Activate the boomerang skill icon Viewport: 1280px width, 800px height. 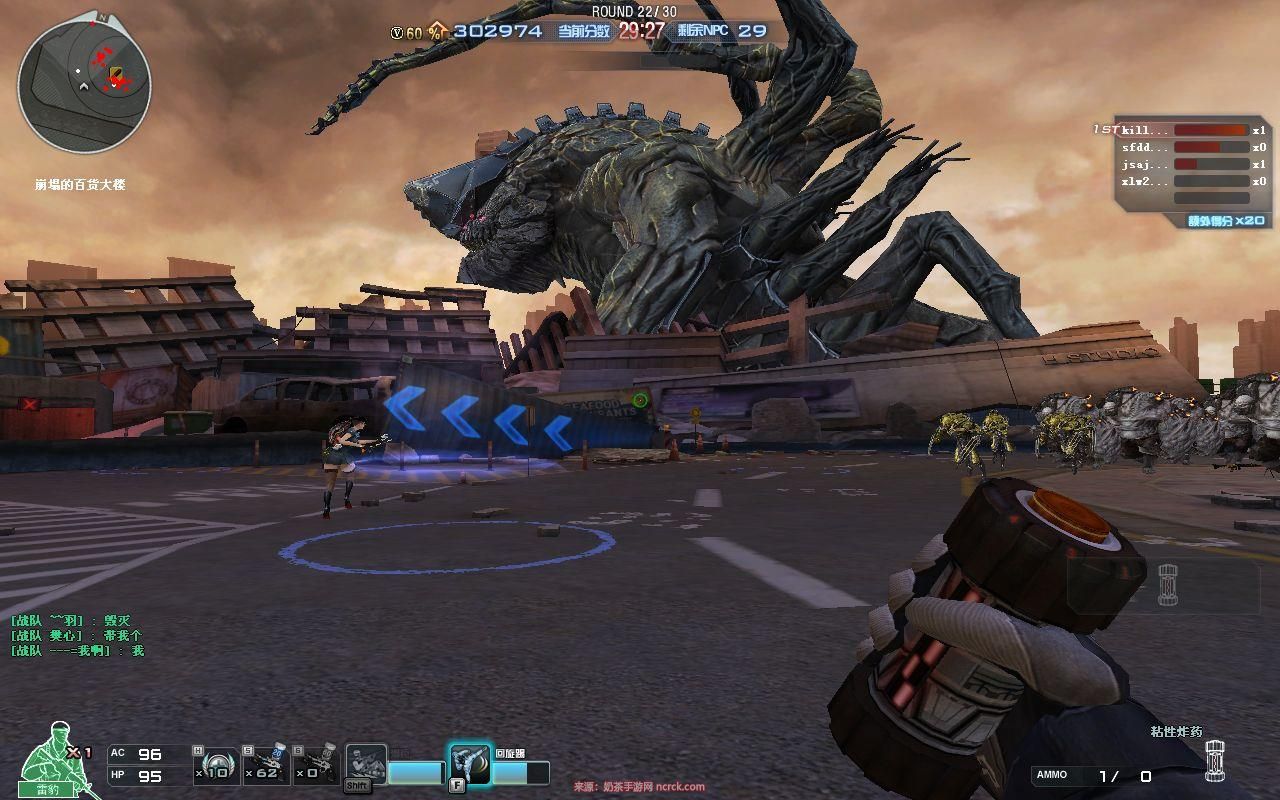pos(470,765)
